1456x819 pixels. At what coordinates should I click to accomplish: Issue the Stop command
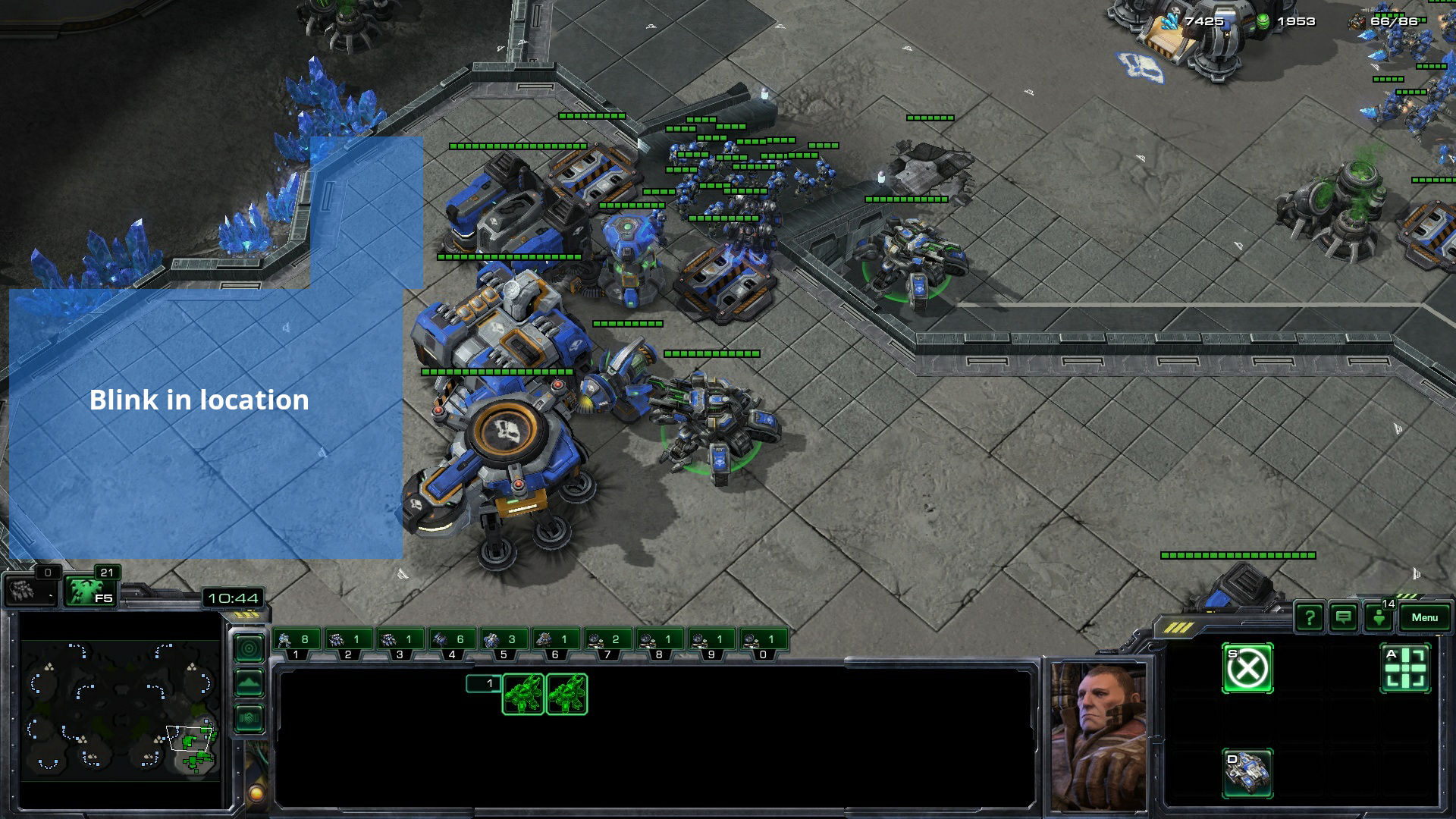[x=1247, y=668]
